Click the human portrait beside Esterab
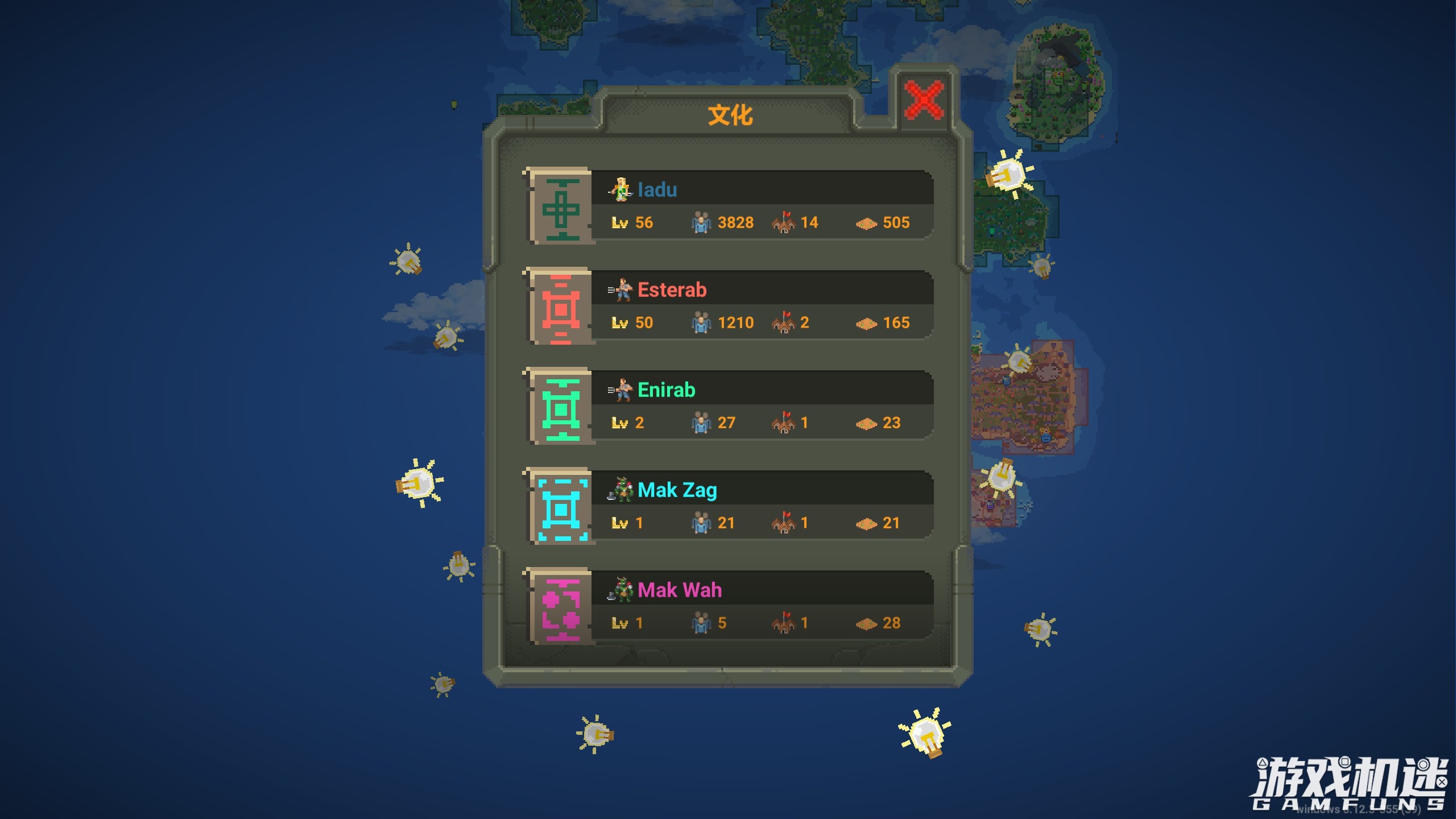The width and height of the screenshot is (1456, 819). 623,289
